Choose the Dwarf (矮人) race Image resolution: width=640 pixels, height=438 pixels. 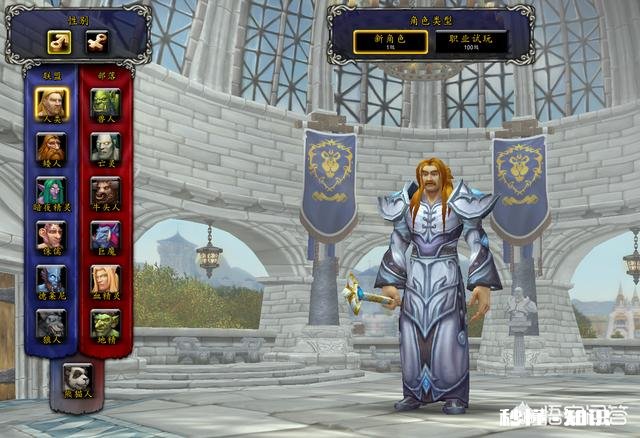[x=51, y=148]
